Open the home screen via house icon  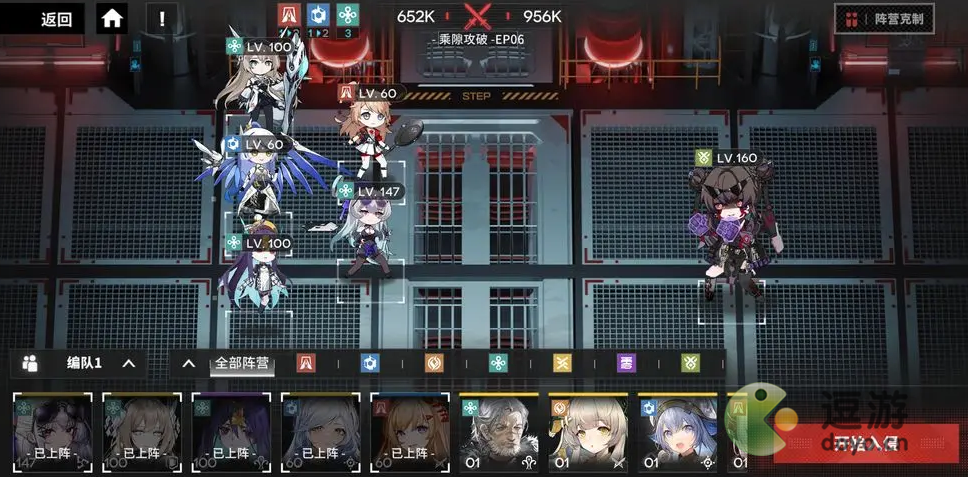(112, 18)
